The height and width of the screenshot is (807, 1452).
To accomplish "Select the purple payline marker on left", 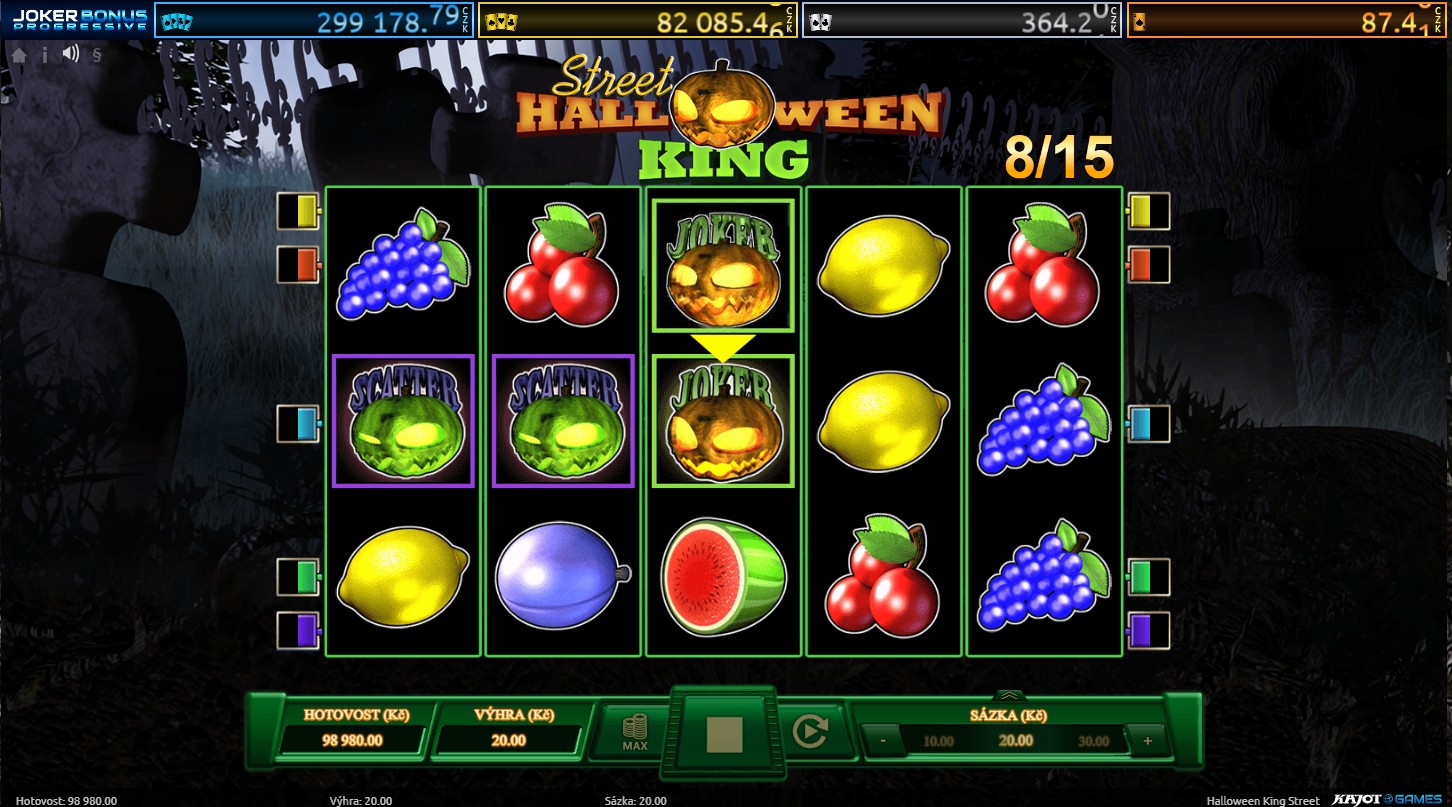I will (x=299, y=630).
